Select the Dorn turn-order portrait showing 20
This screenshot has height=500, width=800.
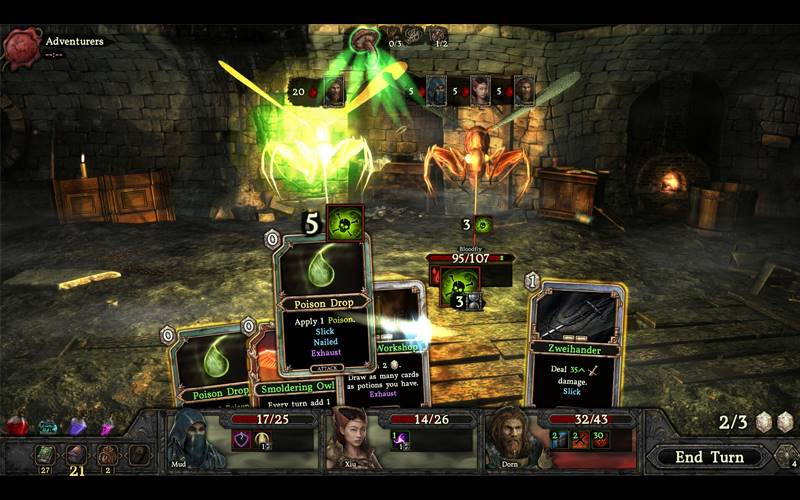[333, 91]
